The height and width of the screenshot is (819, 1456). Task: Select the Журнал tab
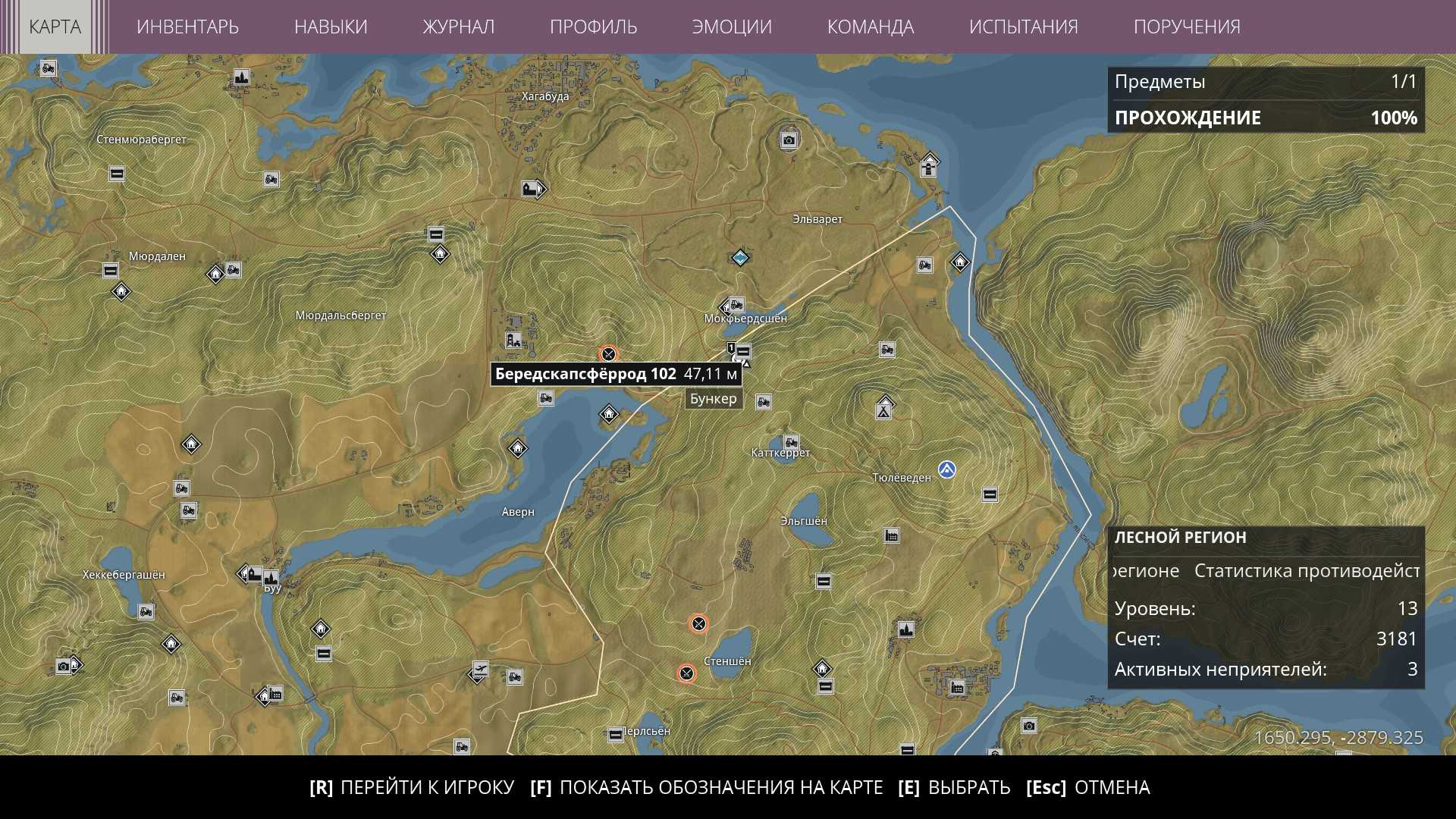pos(458,27)
